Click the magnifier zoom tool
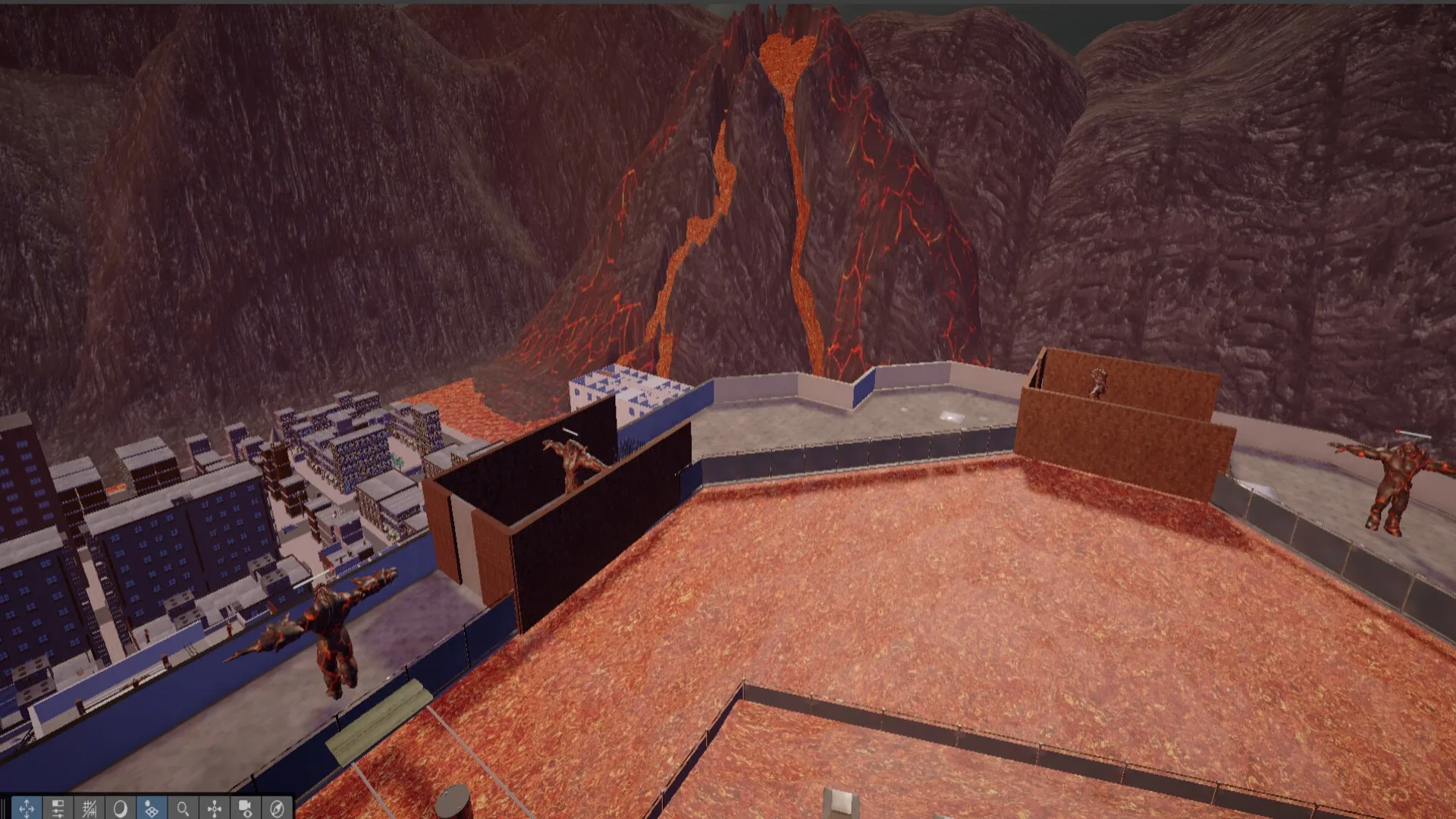This screenshot has width=1456, height=819. pyautogui.click(x=184, y=806)
